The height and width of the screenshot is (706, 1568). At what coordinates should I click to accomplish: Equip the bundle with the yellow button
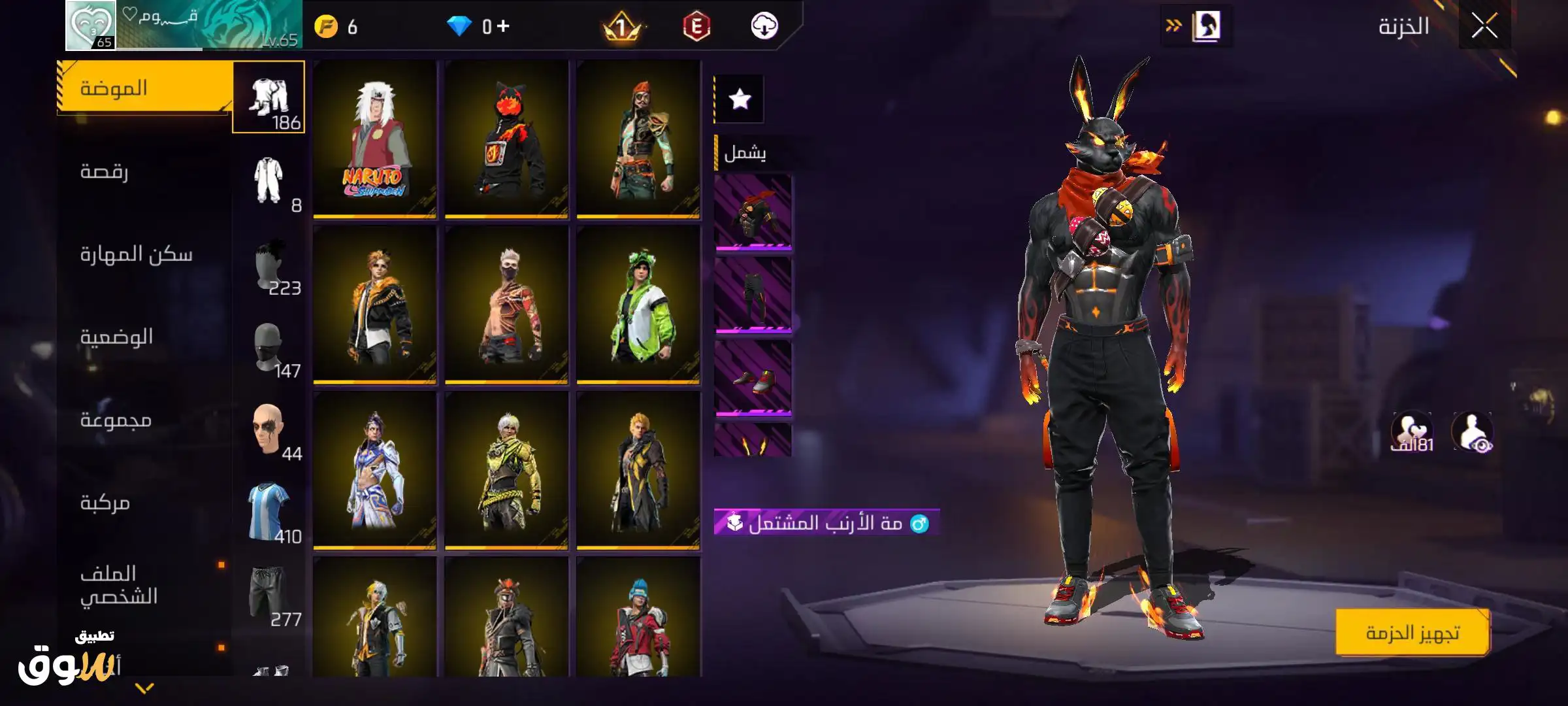(1412, 633)
